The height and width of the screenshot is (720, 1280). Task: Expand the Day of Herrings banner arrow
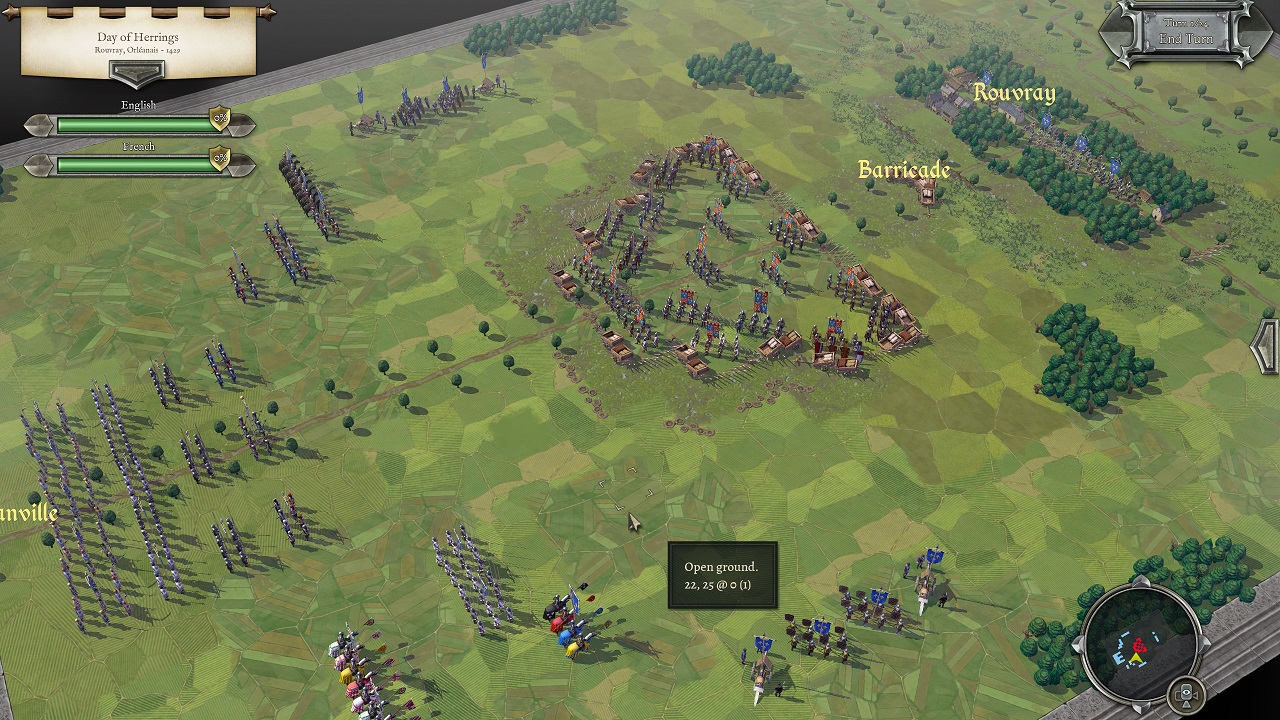tap(137, 73)
